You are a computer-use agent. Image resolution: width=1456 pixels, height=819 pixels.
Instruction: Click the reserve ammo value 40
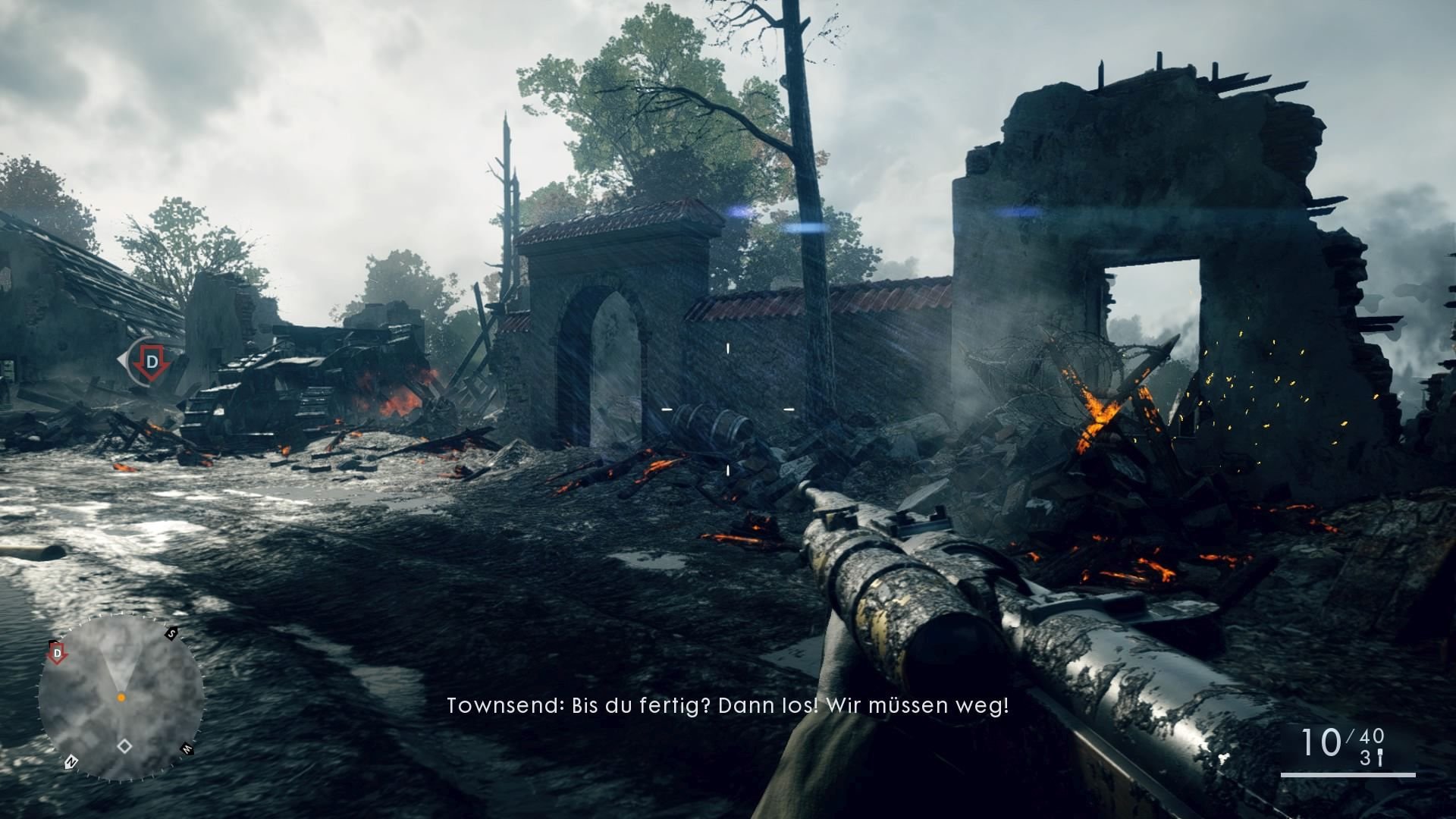[1370, 738]
